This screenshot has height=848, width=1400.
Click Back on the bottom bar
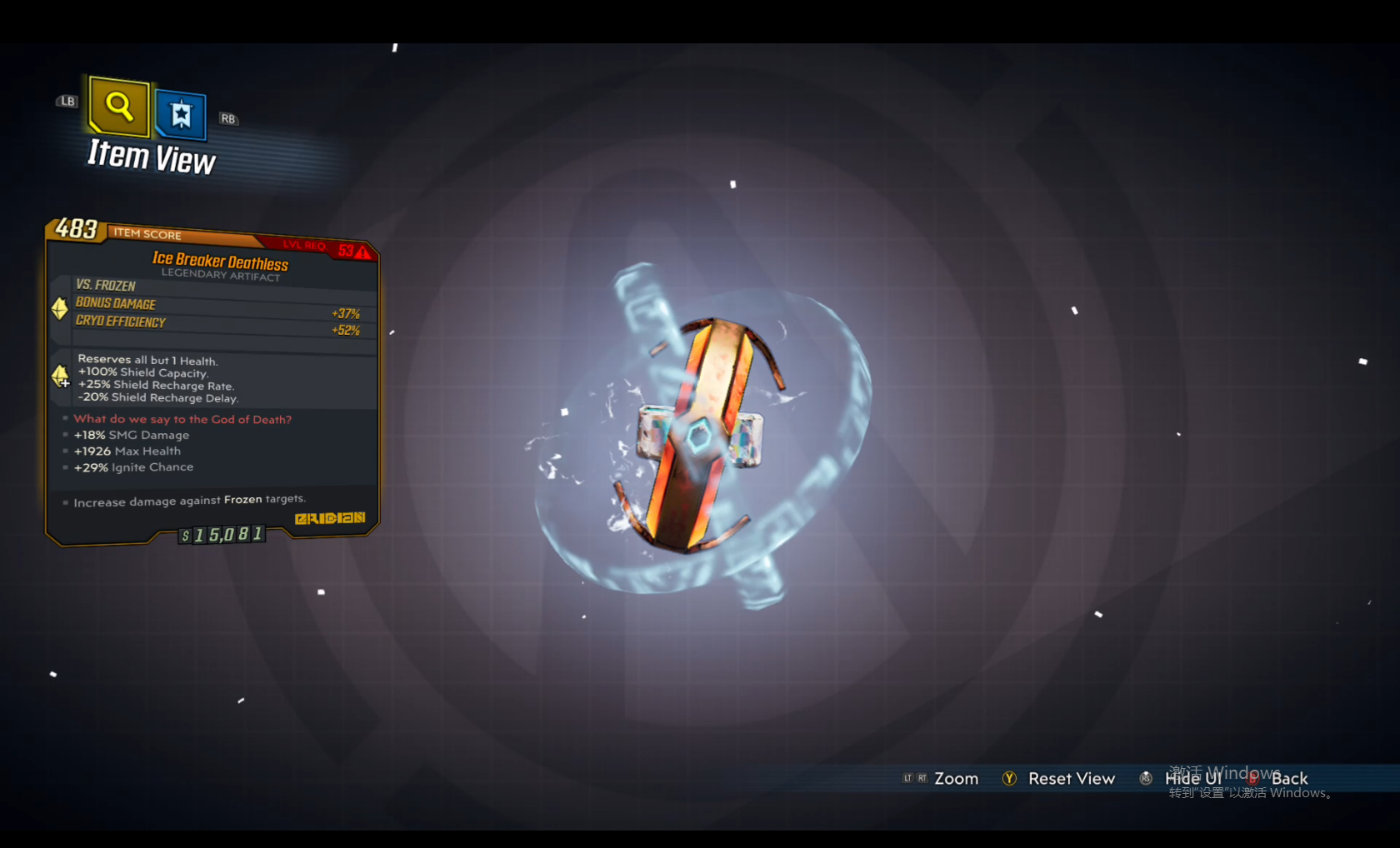point(1289,778)
